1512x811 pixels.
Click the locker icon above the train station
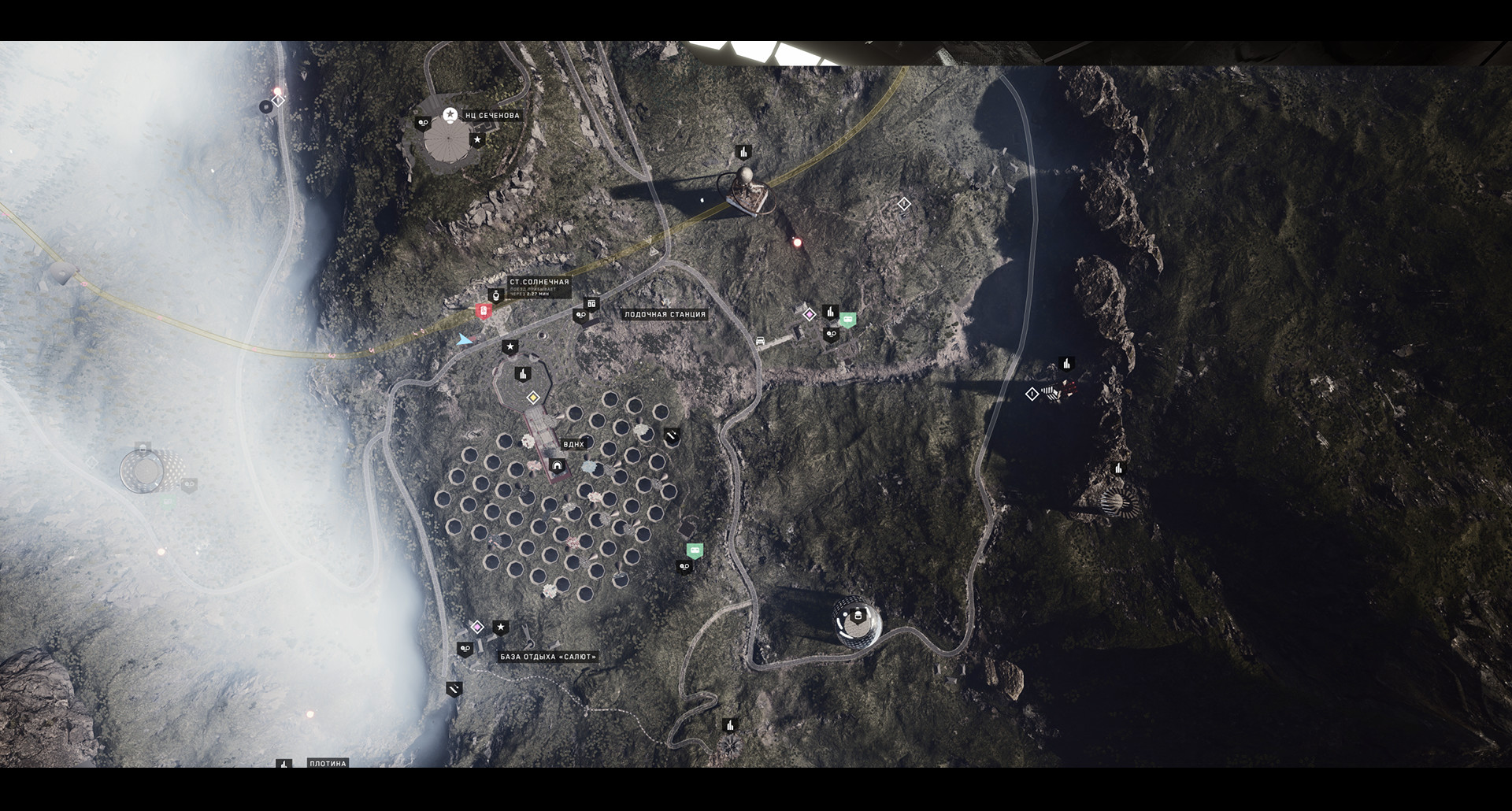tap(592, 304)
